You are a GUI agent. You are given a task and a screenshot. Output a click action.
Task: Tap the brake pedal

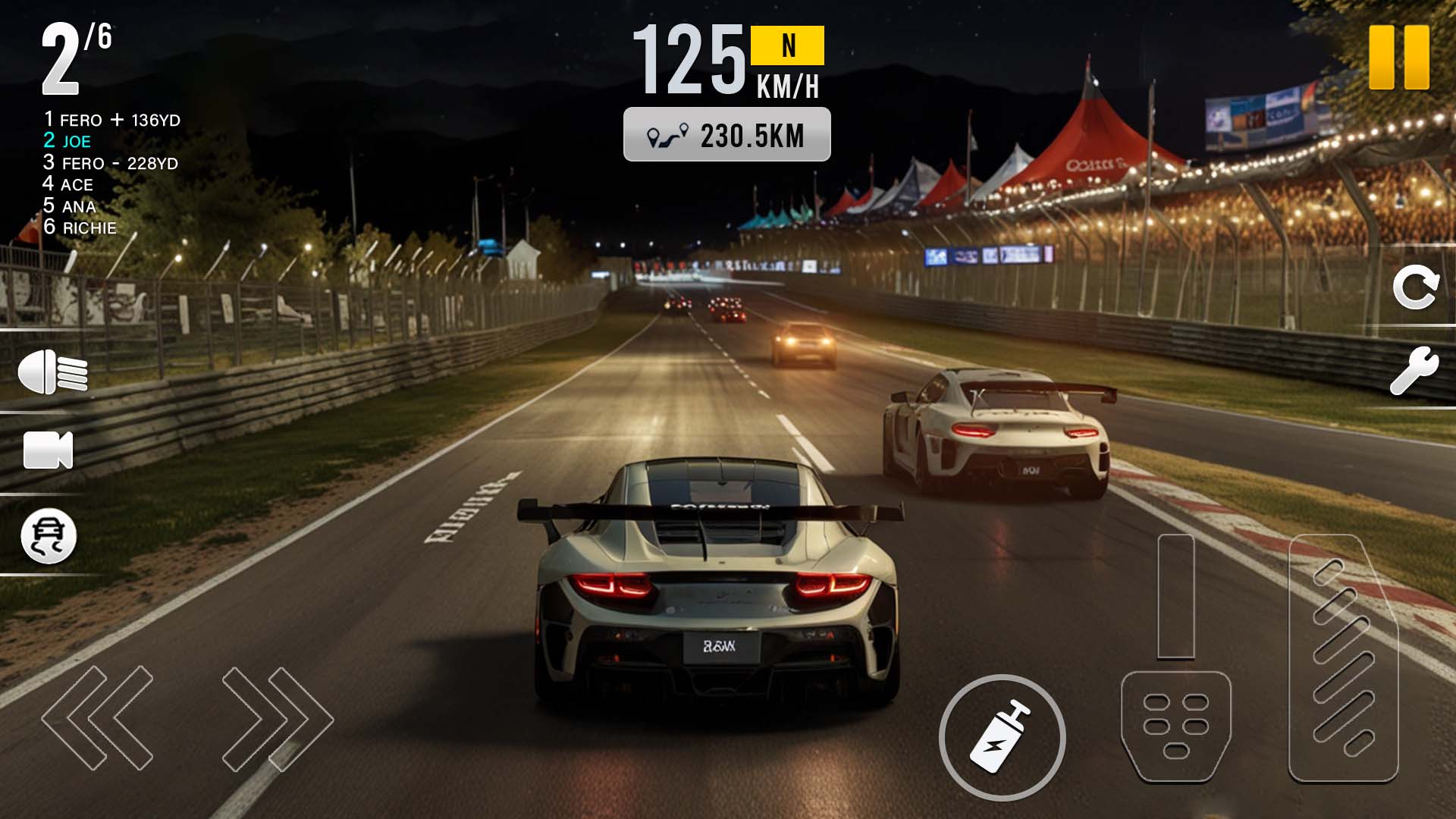coord(1175,726)
